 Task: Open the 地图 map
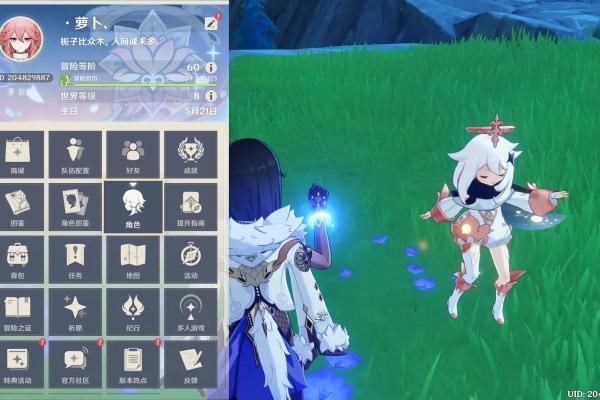point(133,258)
